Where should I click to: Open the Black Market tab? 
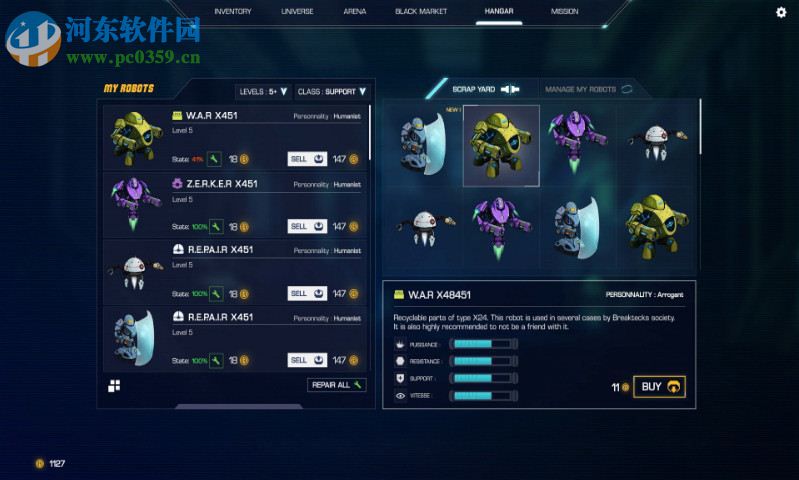pos(421,12)
